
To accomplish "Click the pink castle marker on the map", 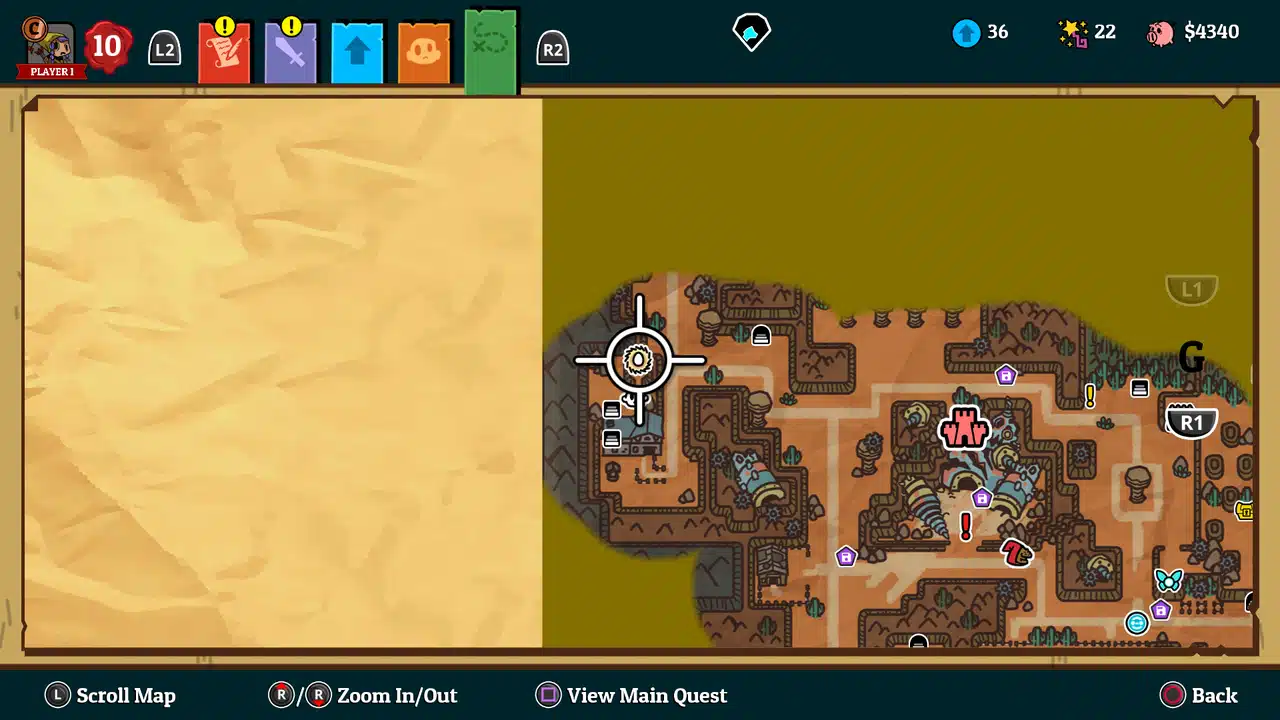I will point(963,430).
